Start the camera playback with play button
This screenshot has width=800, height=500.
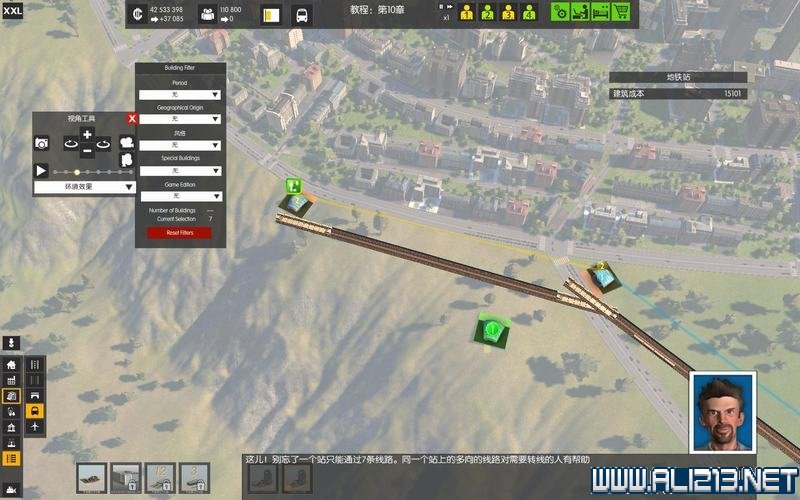(42, 171)
